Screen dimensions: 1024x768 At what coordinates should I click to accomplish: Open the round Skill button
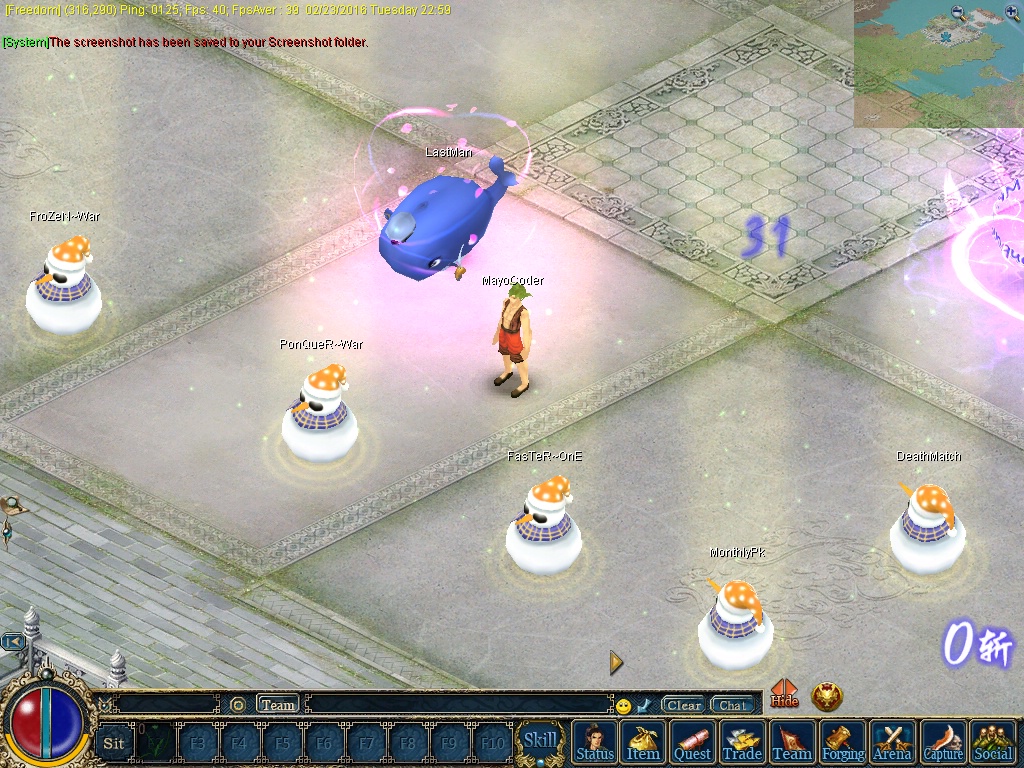(x=540, y=741)
